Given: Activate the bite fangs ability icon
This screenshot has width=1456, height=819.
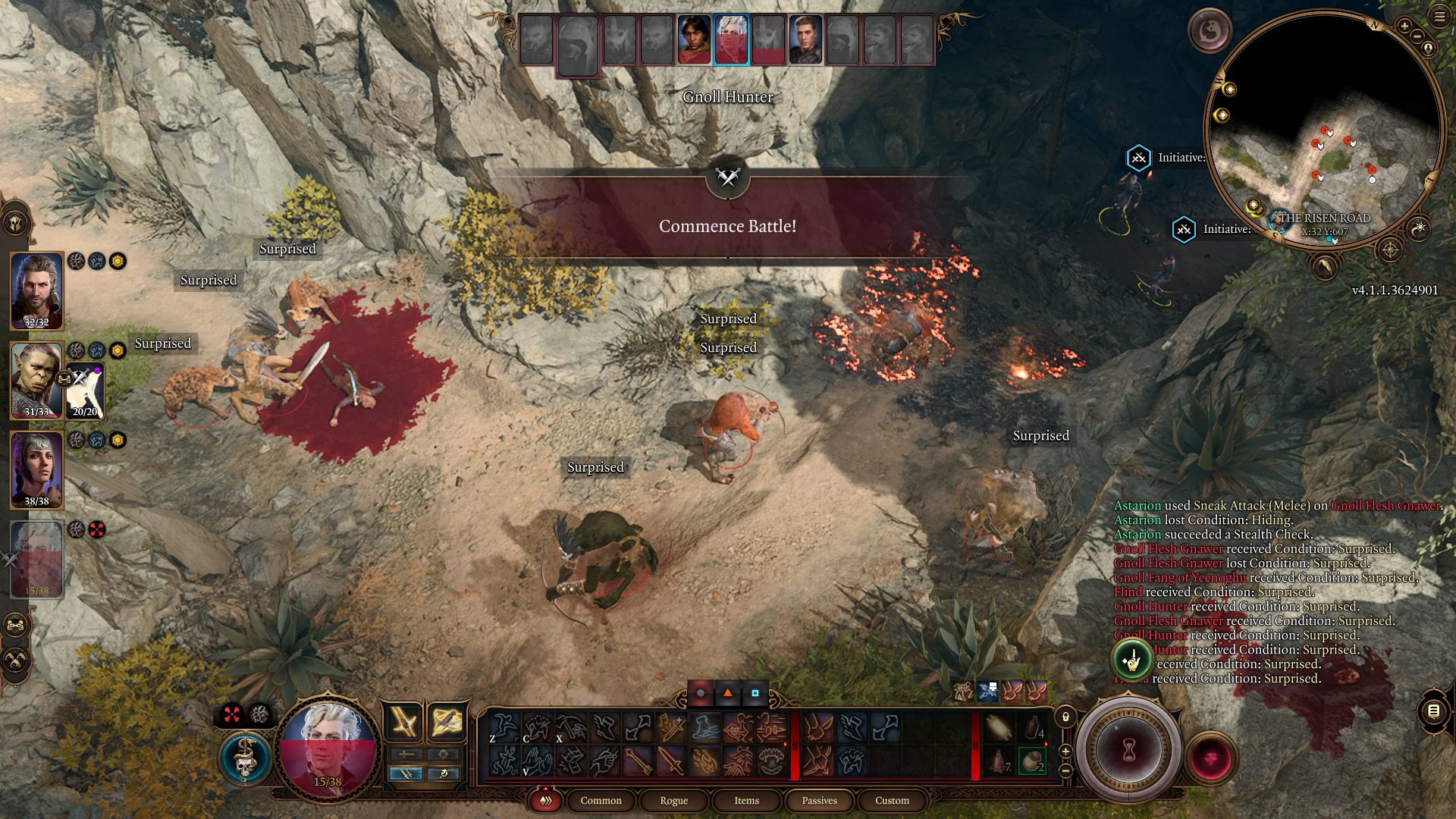Looking at the screenshot, I should (771, 761).
